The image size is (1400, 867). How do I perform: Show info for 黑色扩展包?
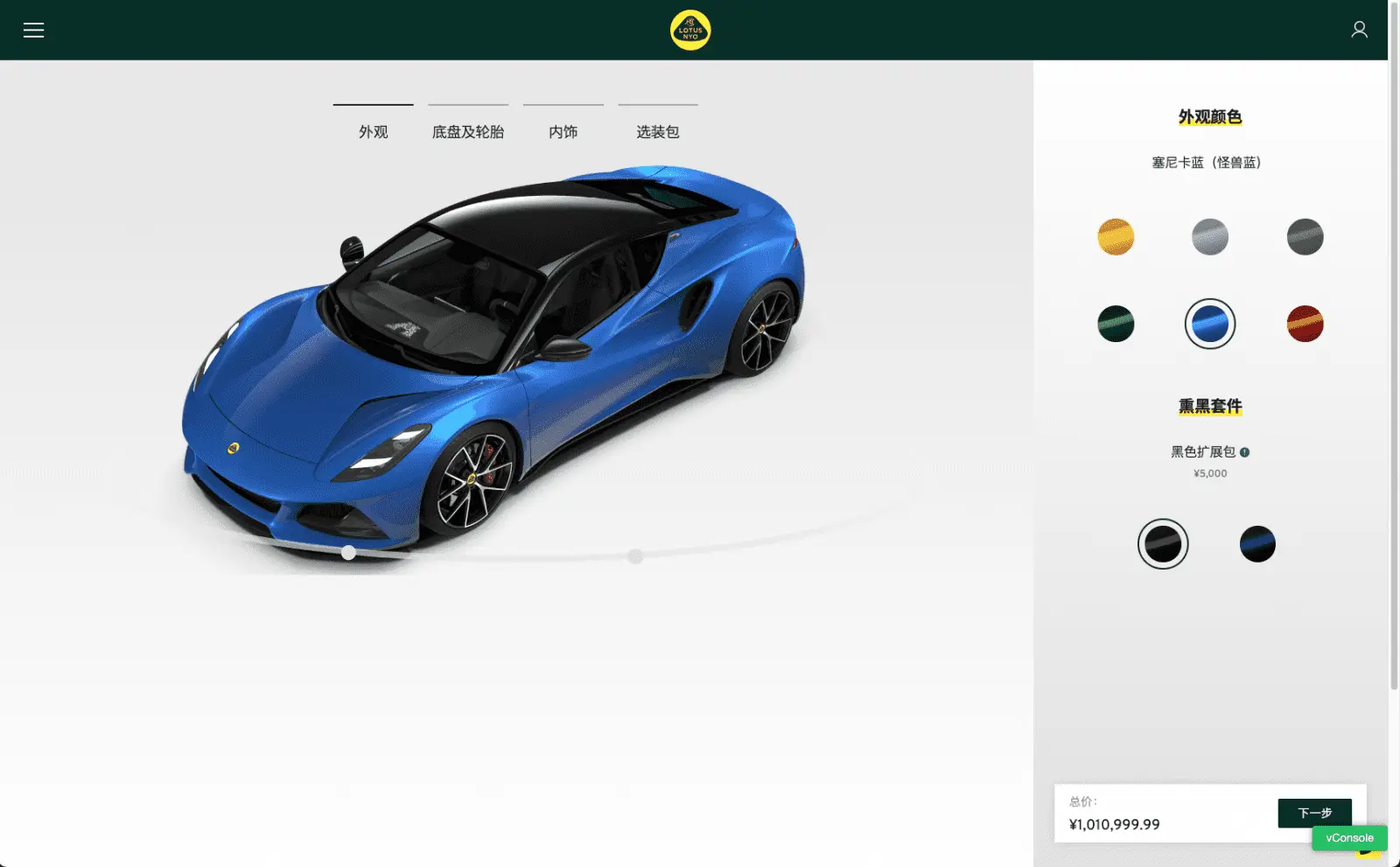(1245, 452)
